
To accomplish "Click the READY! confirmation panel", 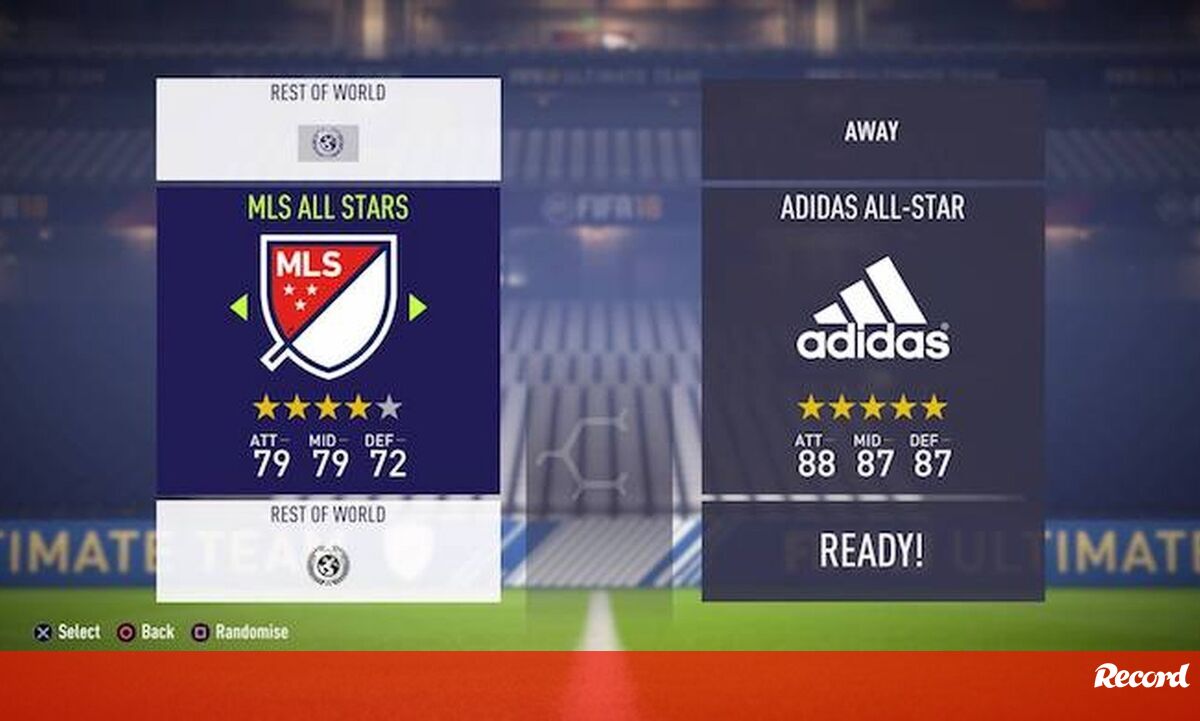I will coord(872,550).
